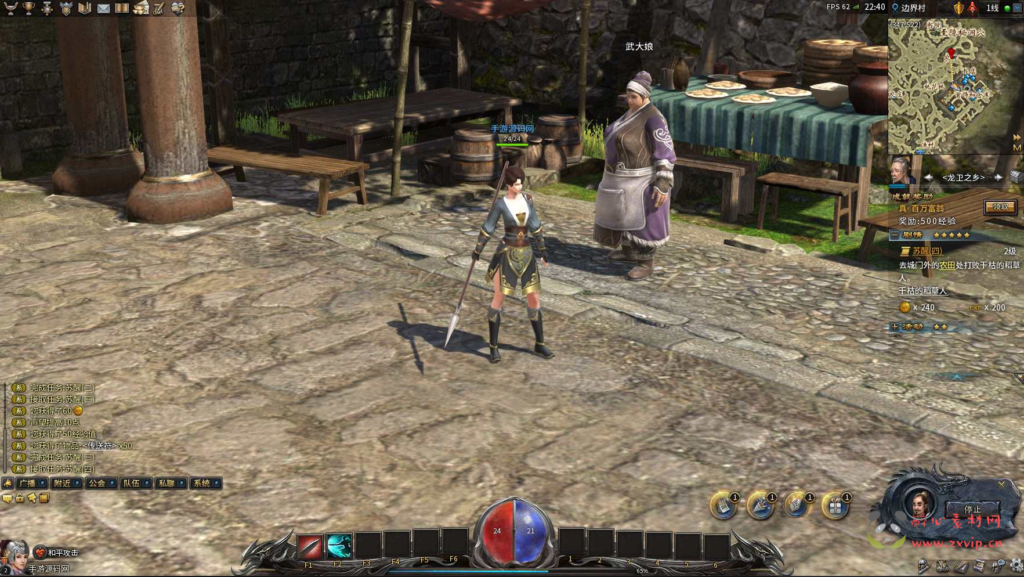Switch to the 队伍 team chat tab
1024x577 pixels.
(131, 483)
